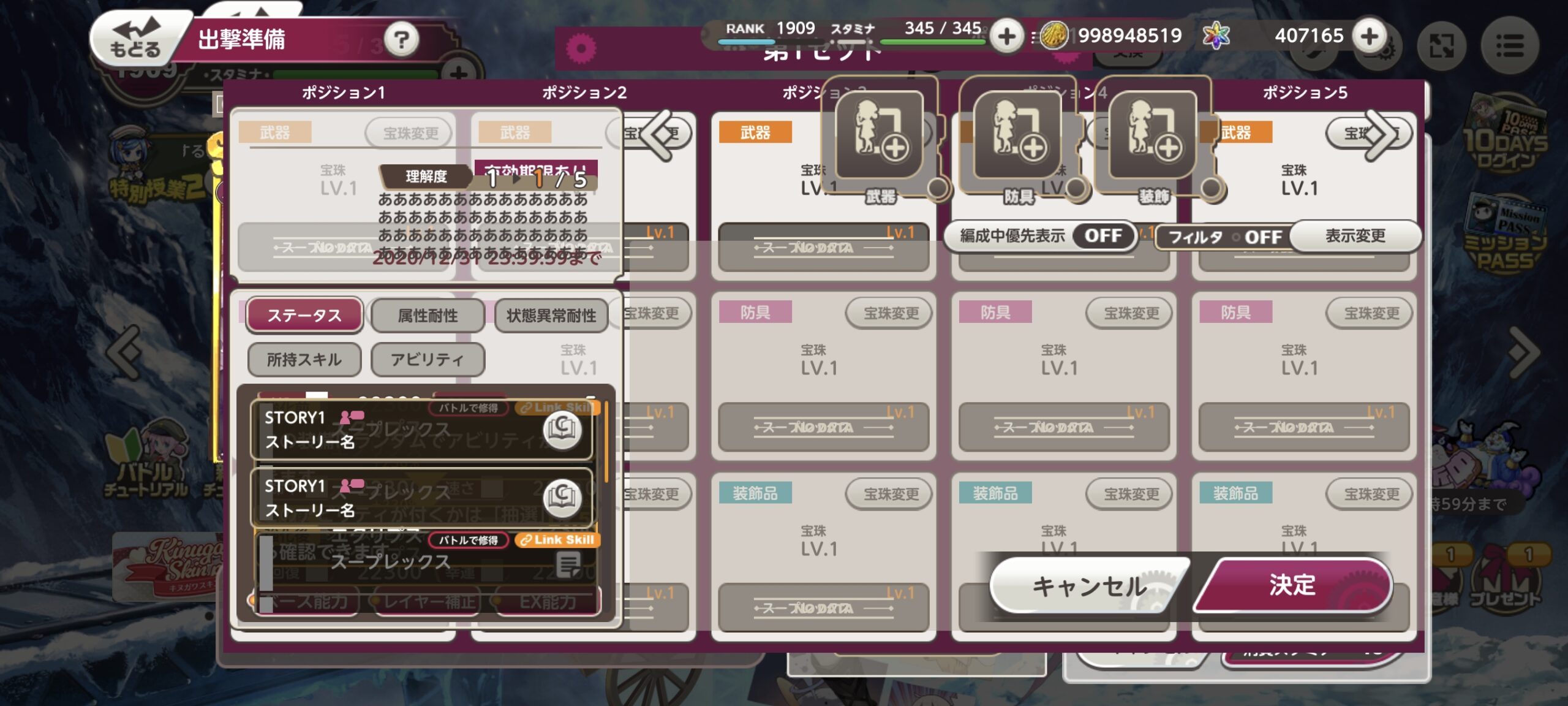
Task: Toggle the フィルタ filter switch
Action: [x=1262, y=237]
